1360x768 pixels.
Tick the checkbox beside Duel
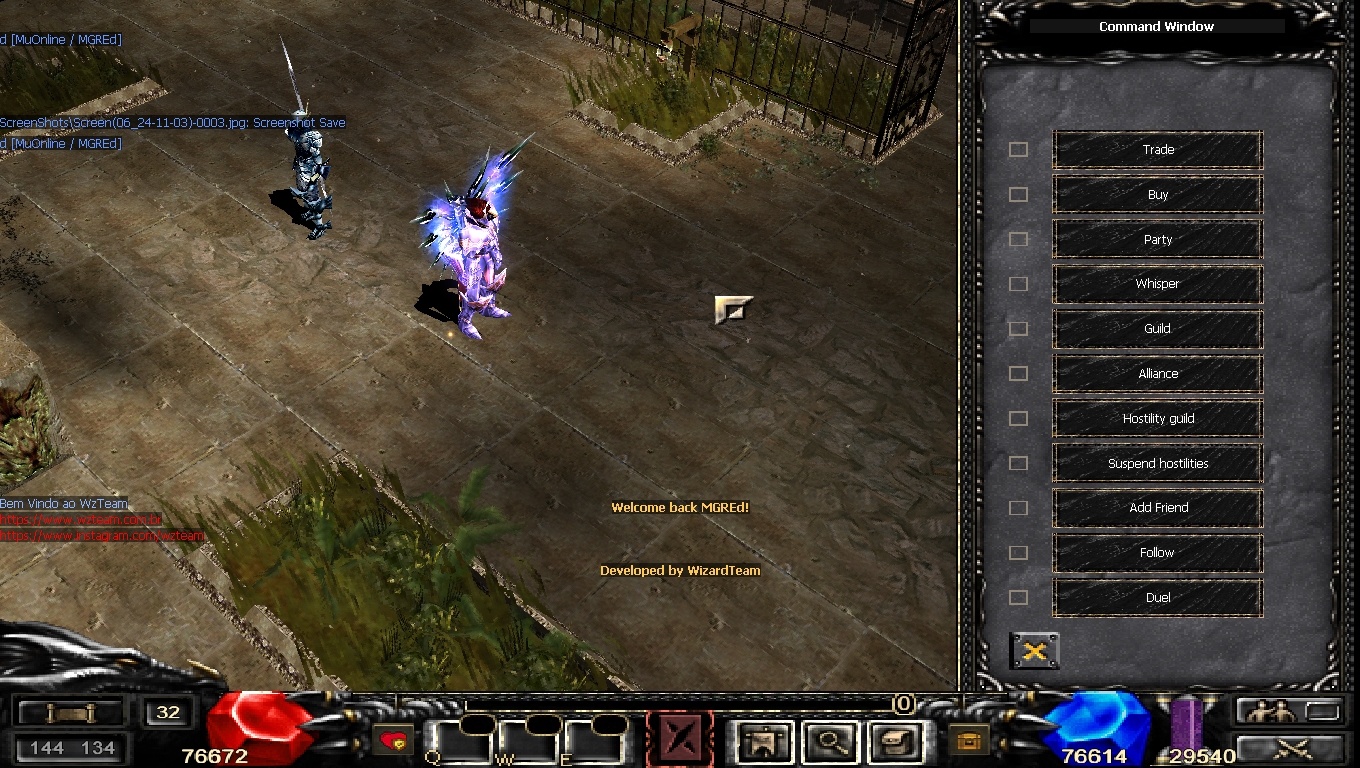click(1018, 598)
